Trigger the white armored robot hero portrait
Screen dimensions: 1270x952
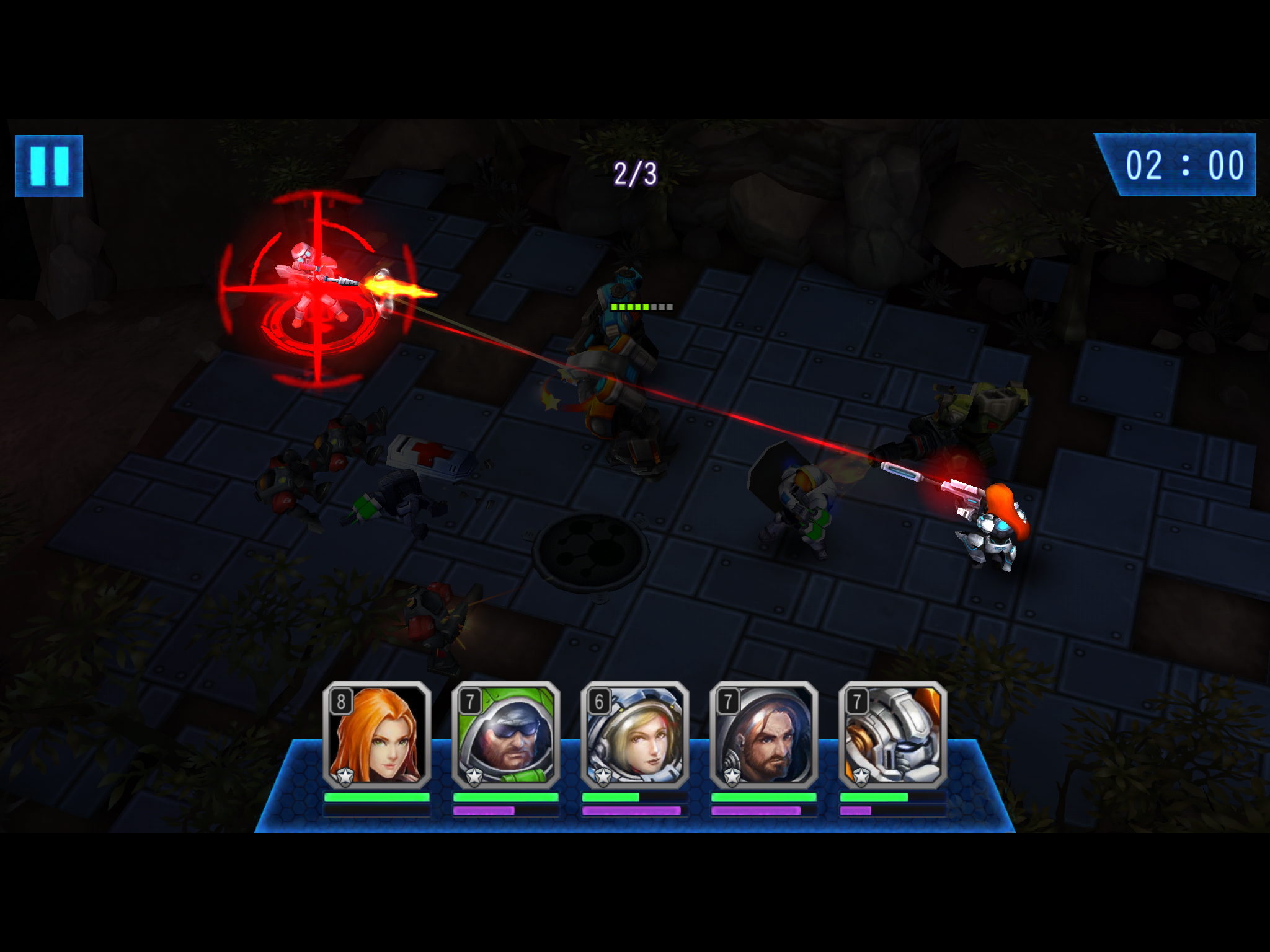coord(892,735)
